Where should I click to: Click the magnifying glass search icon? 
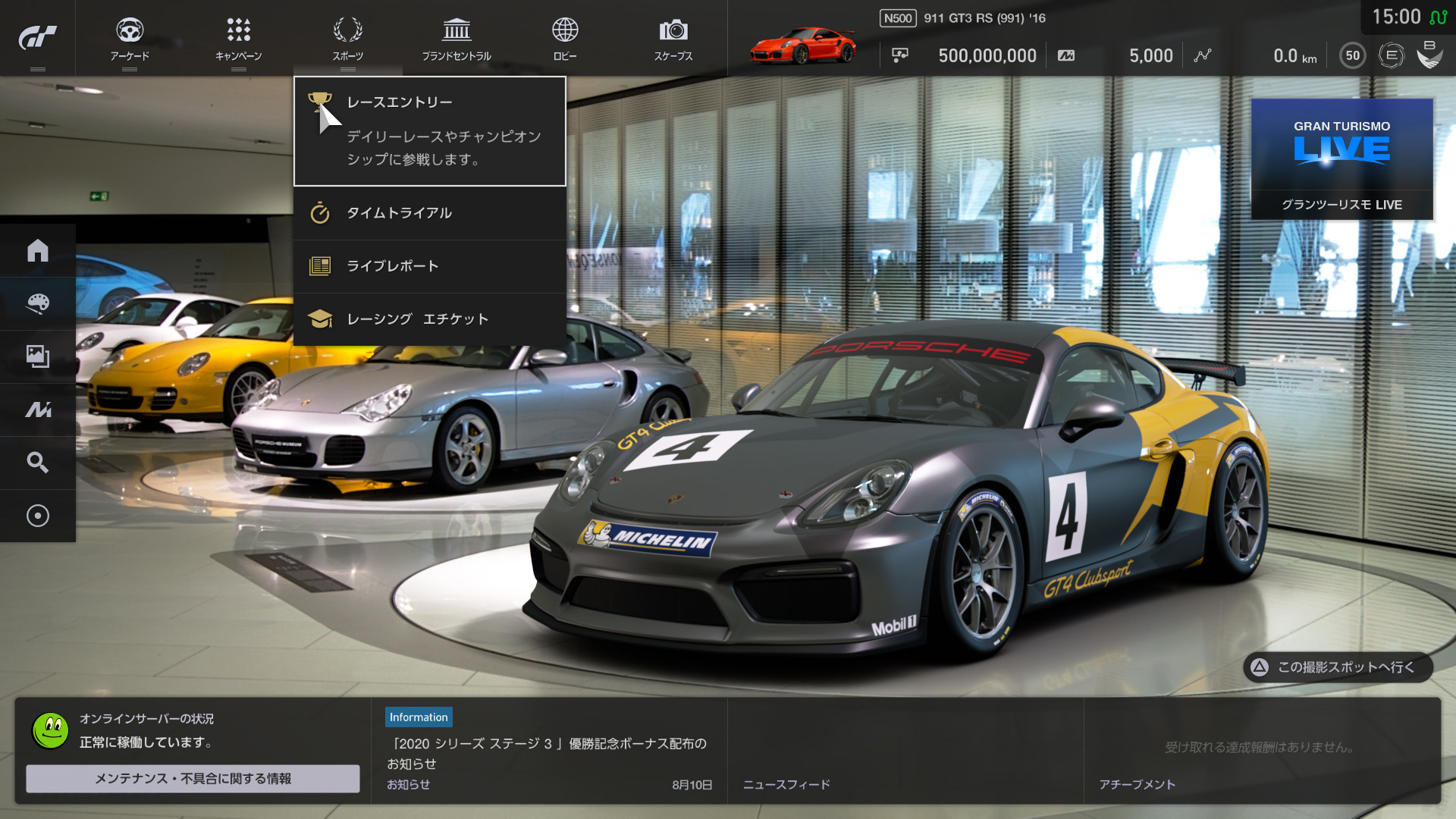(37, 463)
